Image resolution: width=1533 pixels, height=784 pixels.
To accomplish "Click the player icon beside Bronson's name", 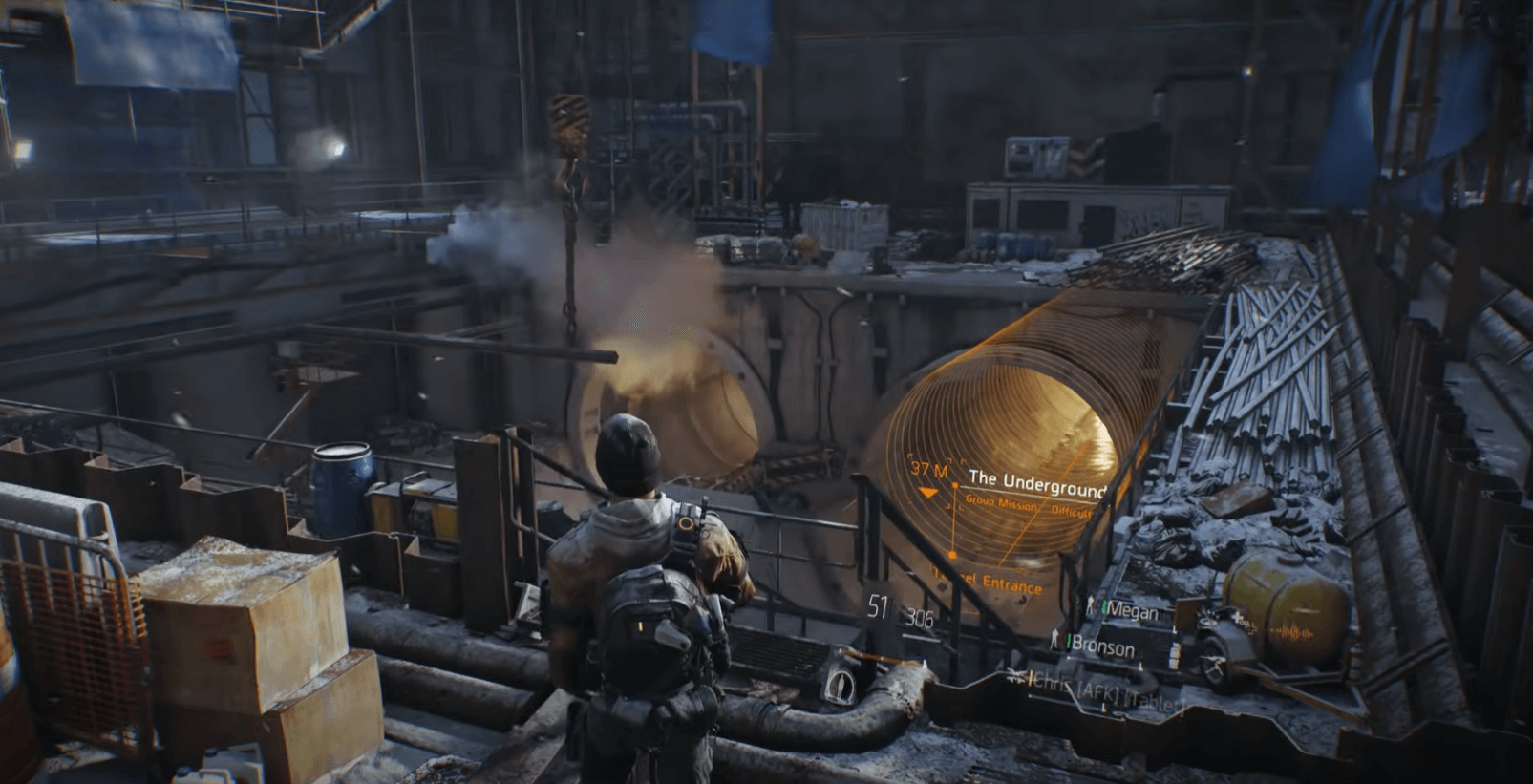I will (x=1054, y=640).
